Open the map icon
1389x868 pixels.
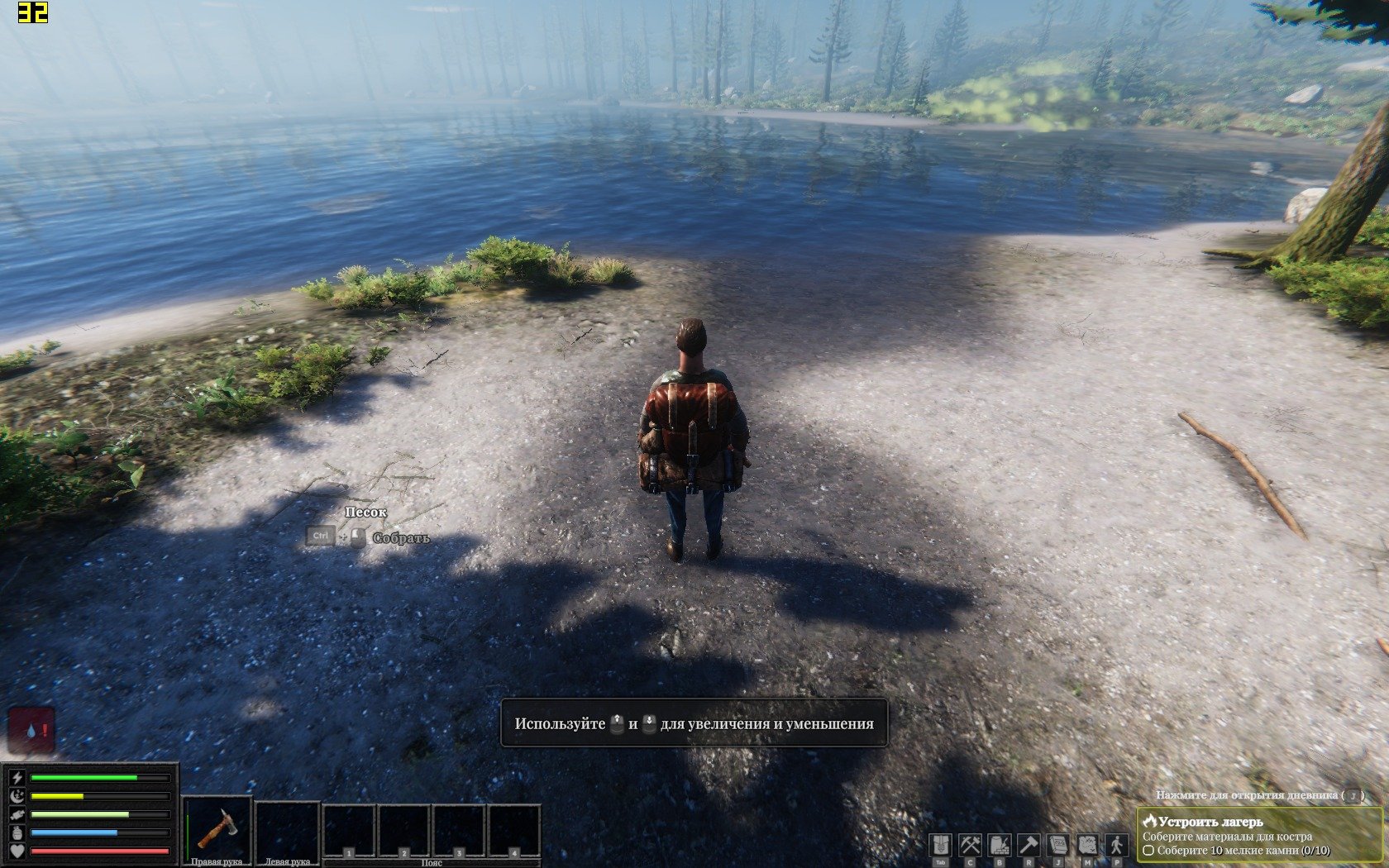point(1087,845)
